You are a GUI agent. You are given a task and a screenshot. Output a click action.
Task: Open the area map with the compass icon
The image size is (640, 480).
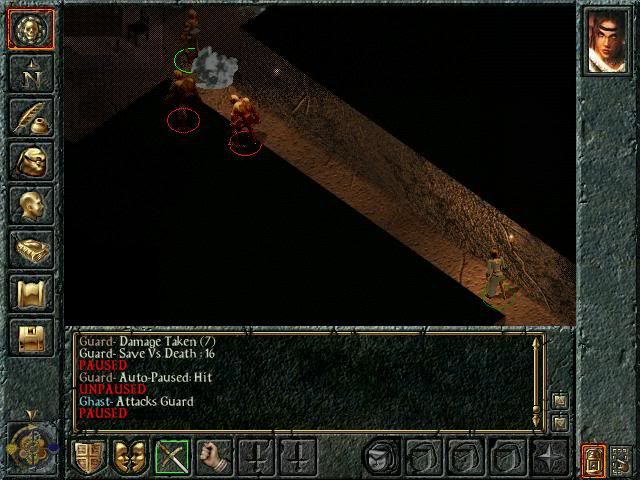(x=30, y=73)
